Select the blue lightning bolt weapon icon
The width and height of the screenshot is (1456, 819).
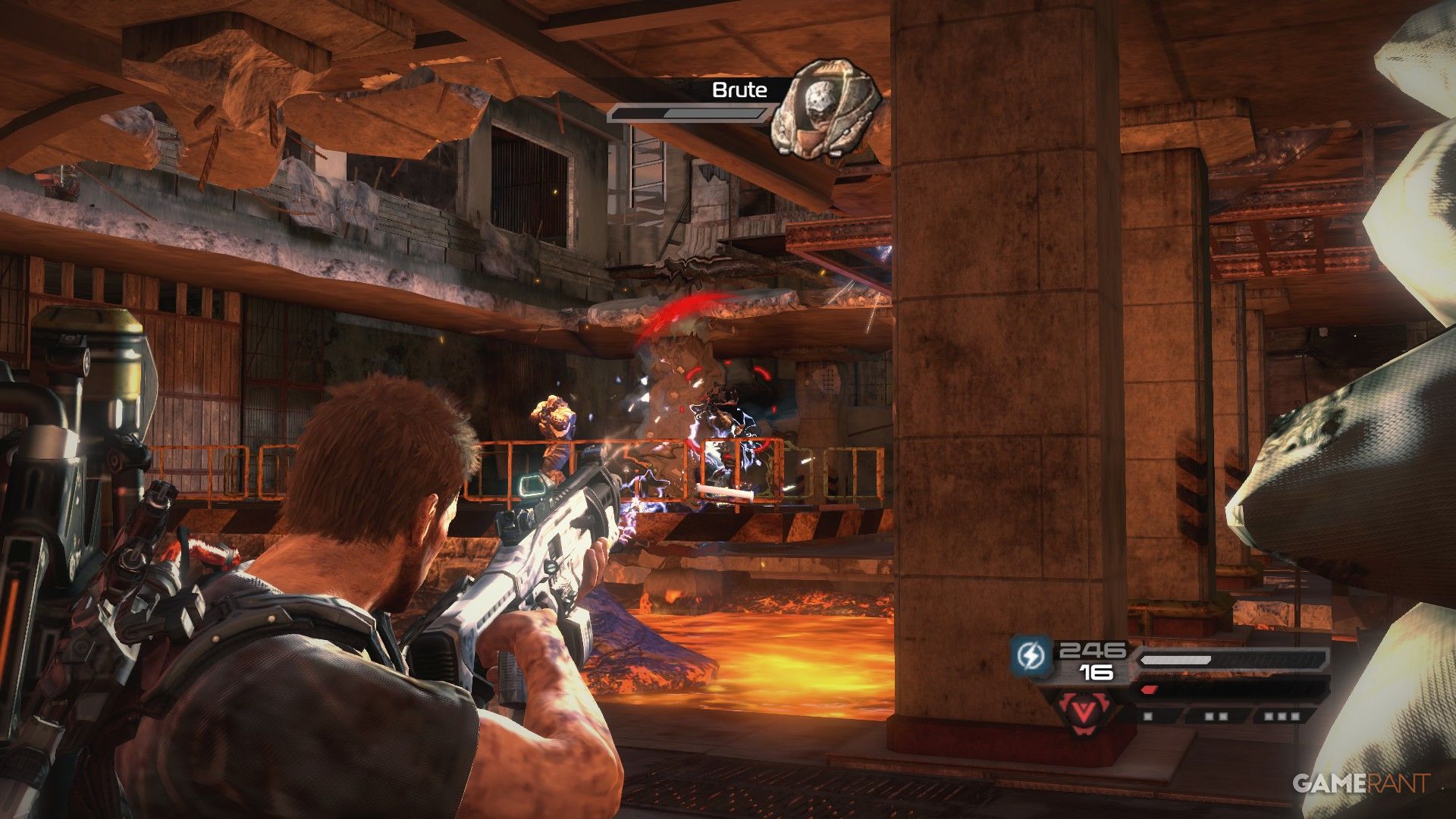click(x=1032, y=655)
